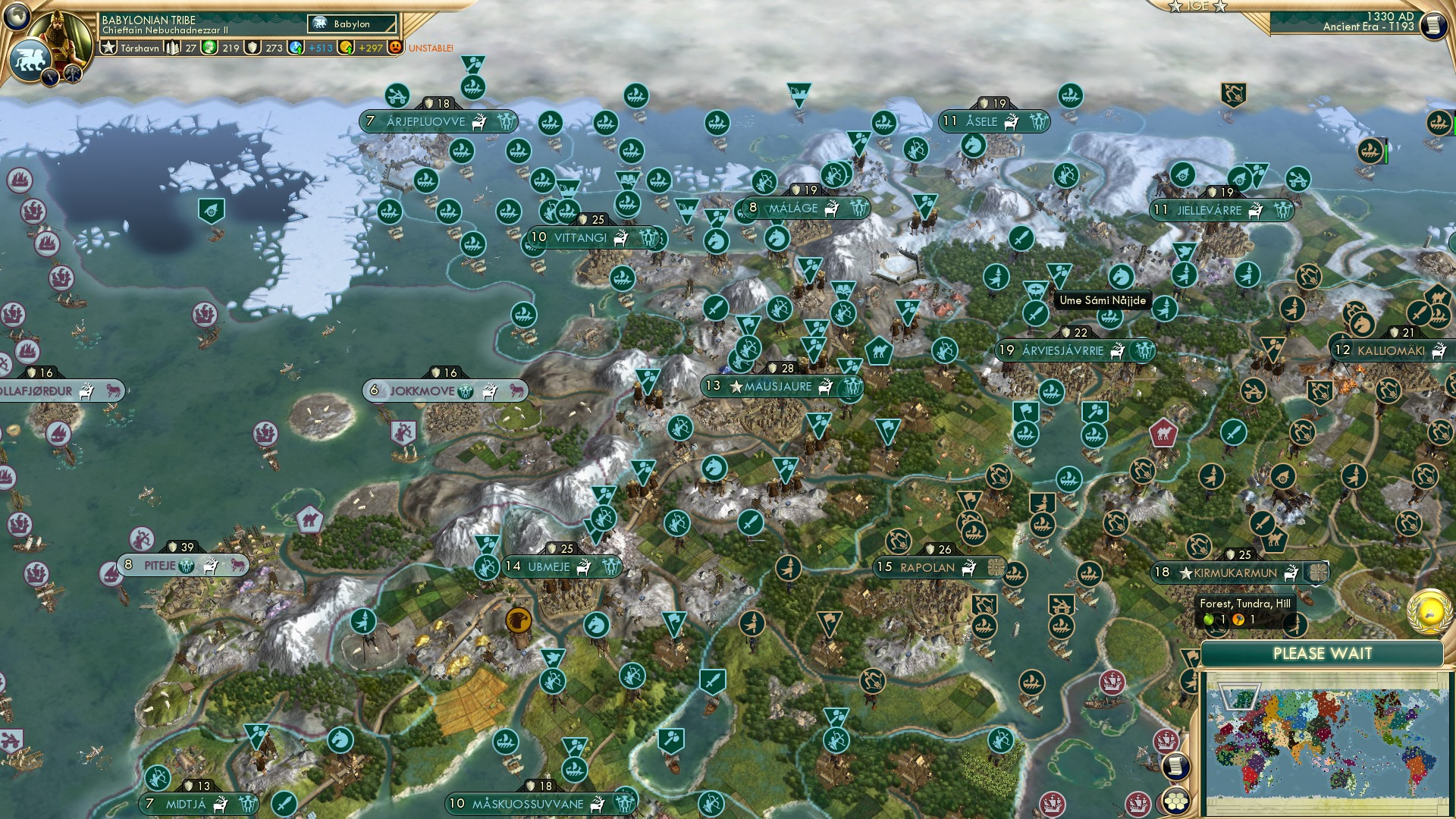Click the white viewport frame on the minimap

click(x=1239, y=695)
